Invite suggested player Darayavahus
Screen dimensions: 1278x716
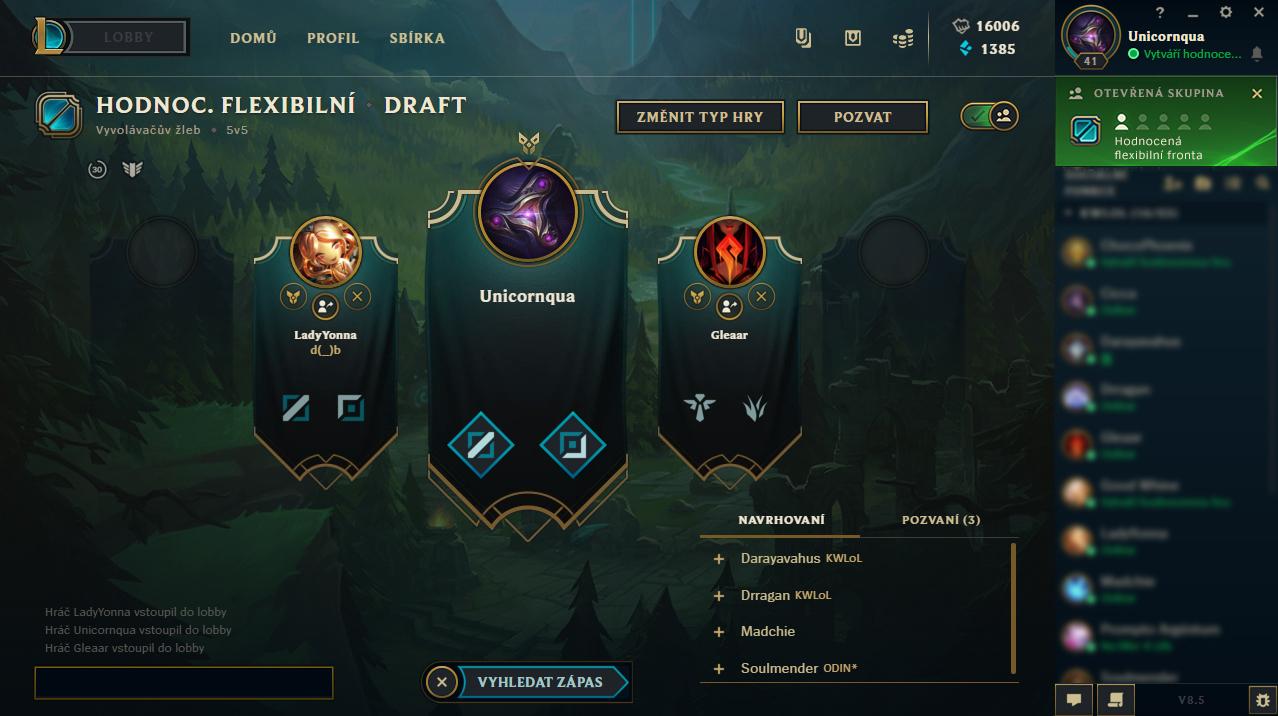[718, 559]
